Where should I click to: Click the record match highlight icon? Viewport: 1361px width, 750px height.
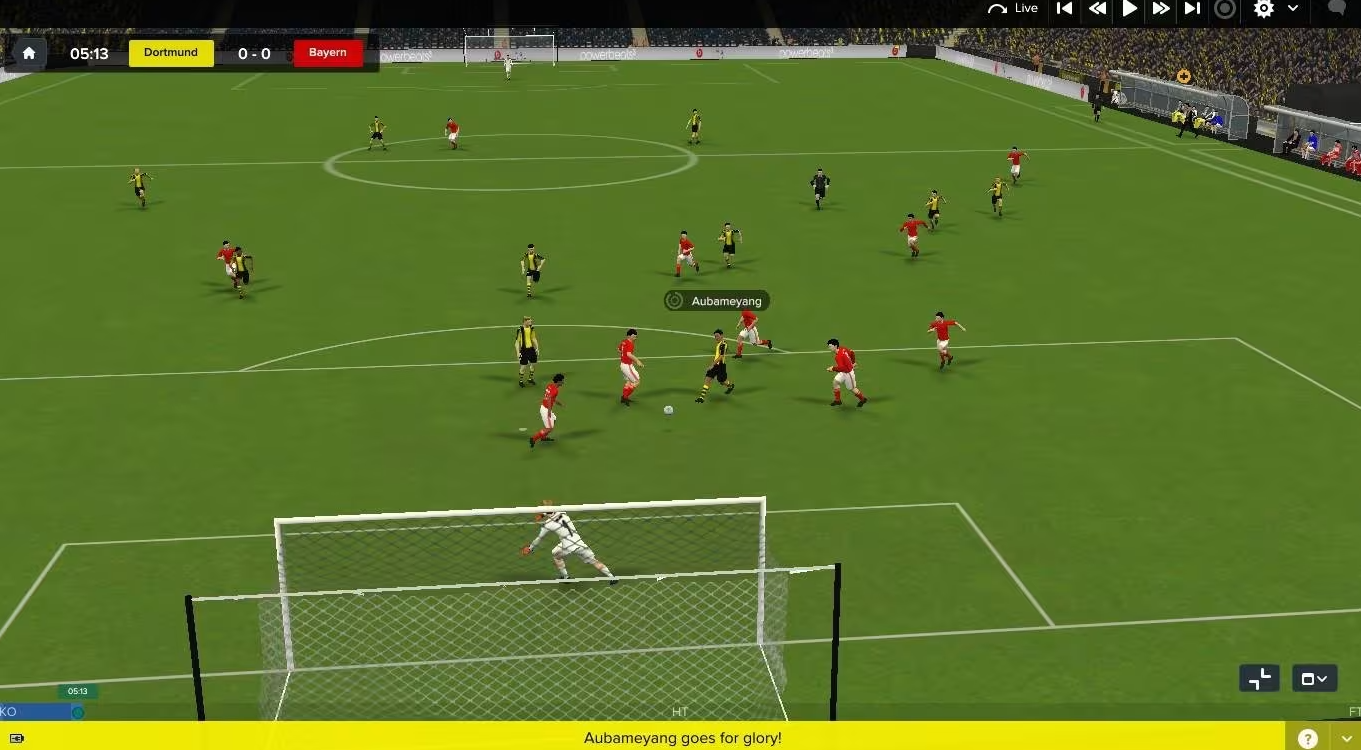click(1224, 9)
